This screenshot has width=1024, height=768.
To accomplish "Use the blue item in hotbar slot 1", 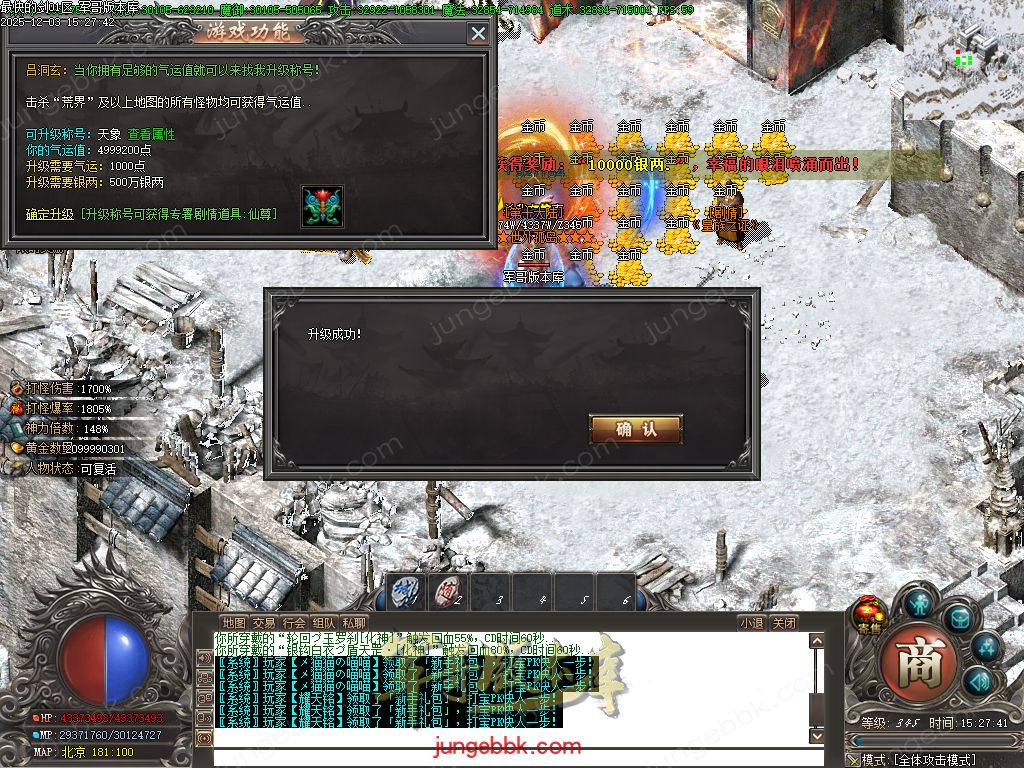I will coord(403,591).
